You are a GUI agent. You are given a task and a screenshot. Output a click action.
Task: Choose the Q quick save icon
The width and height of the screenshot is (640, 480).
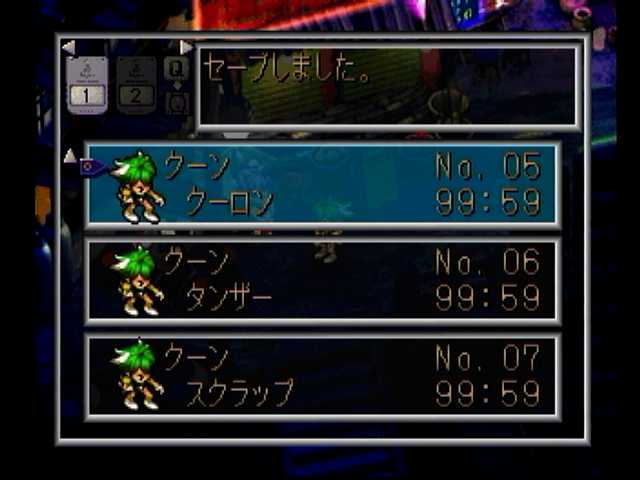(x=175, y=67)
